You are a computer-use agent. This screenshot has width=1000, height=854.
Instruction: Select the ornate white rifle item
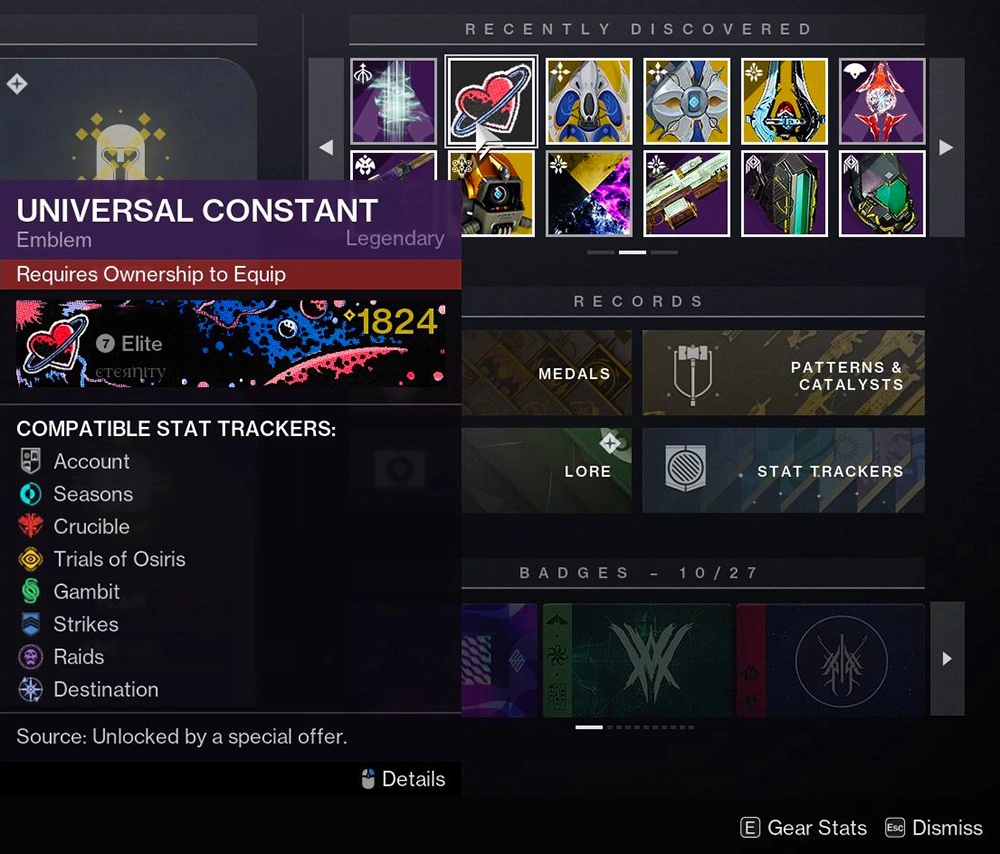(x=687, y=193)
